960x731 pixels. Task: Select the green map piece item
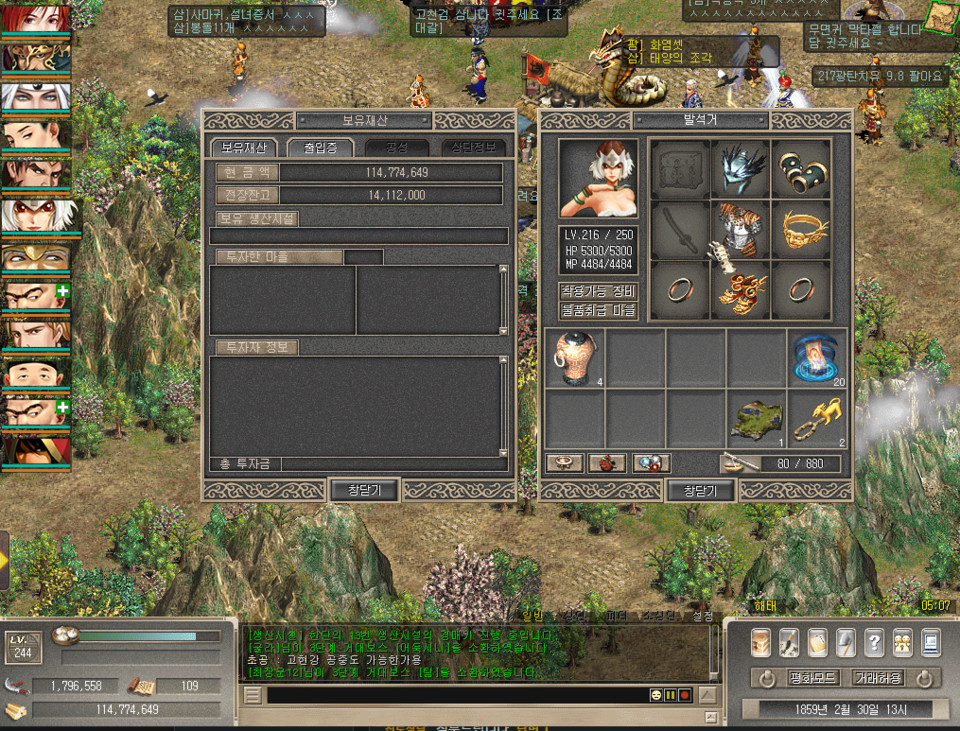pyautogui.click(x=756, y=419)
